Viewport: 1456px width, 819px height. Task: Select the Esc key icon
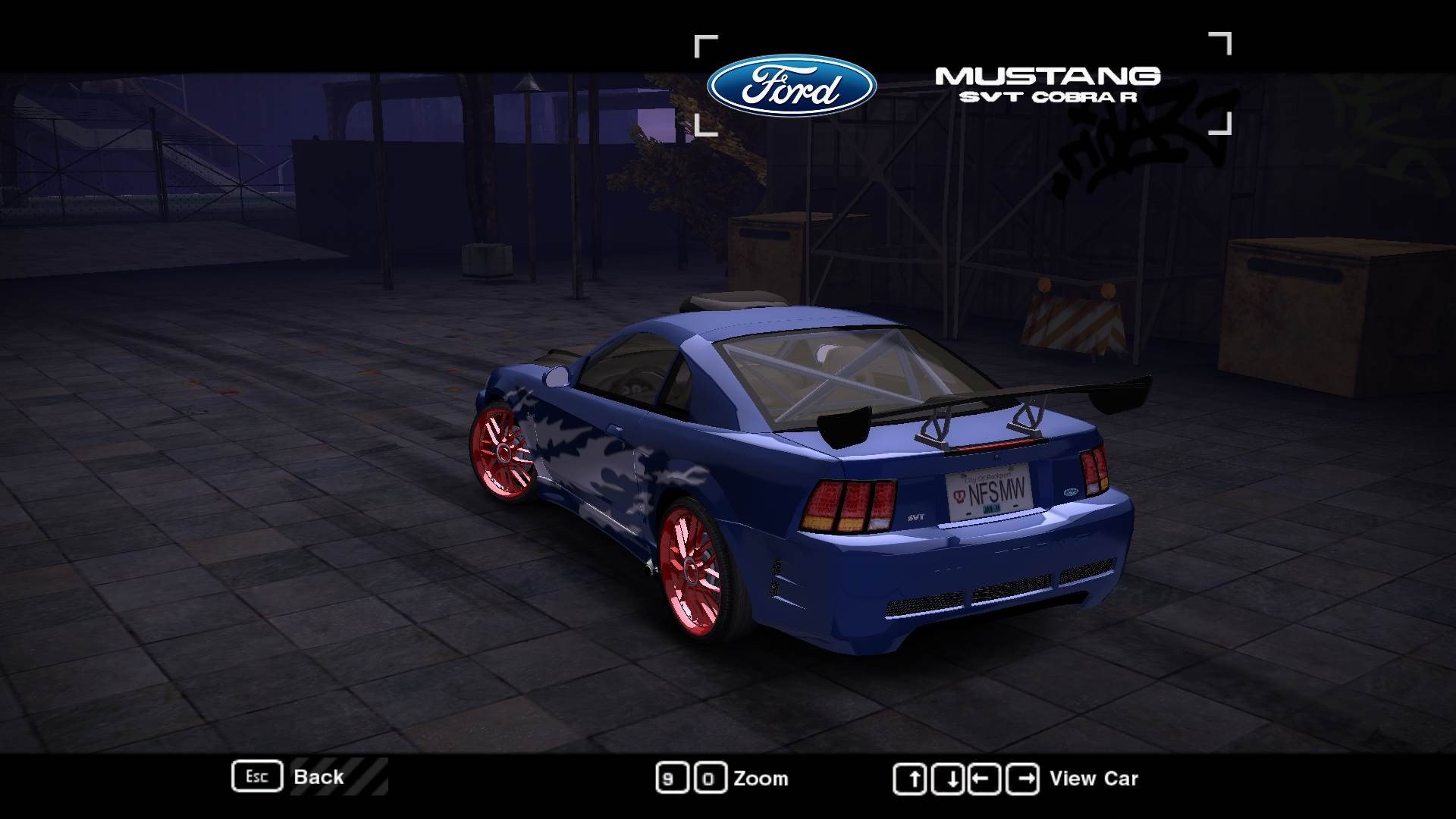[257, 776]
